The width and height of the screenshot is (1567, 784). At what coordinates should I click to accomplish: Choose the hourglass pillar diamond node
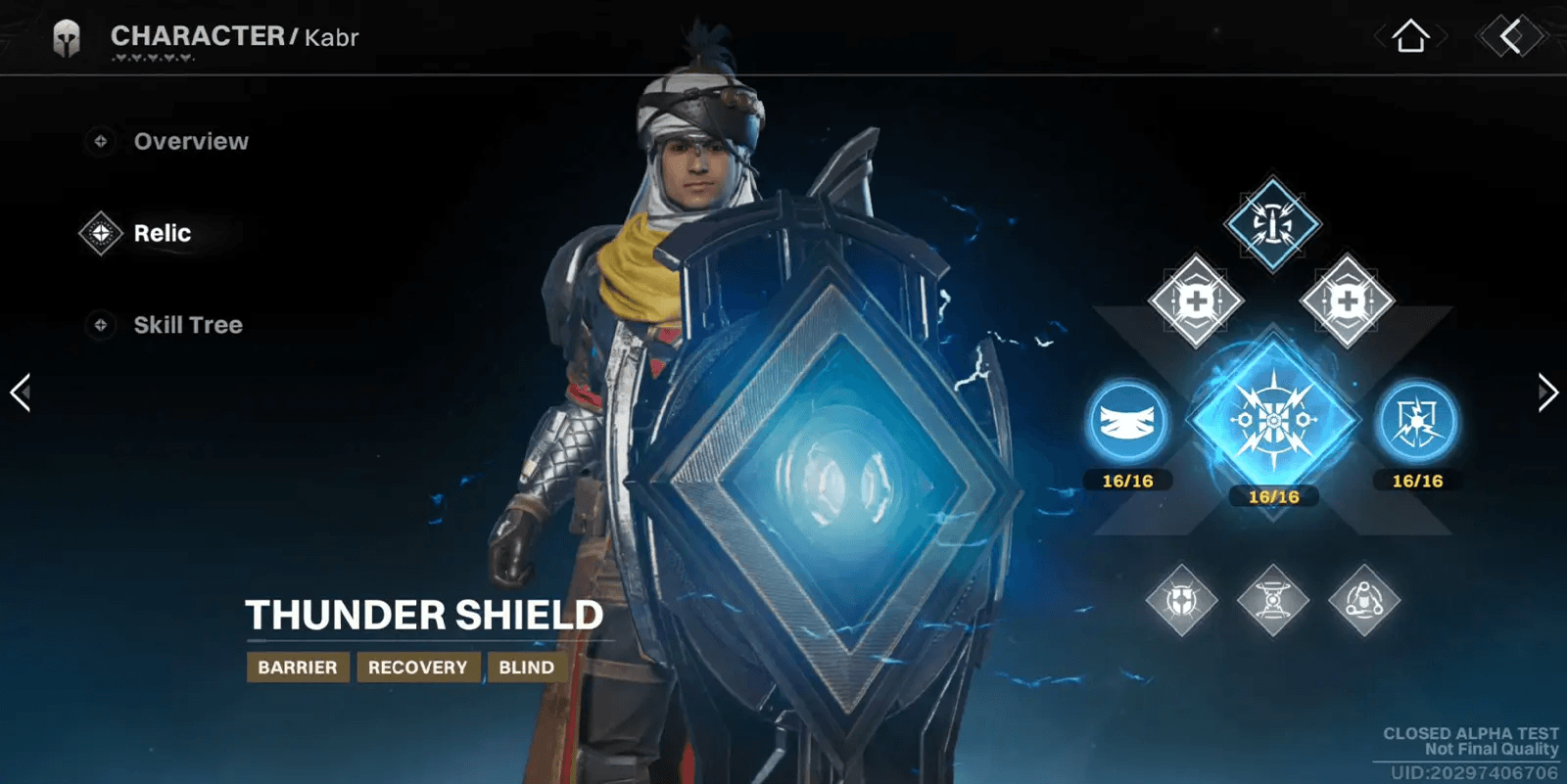[1272, 600]
